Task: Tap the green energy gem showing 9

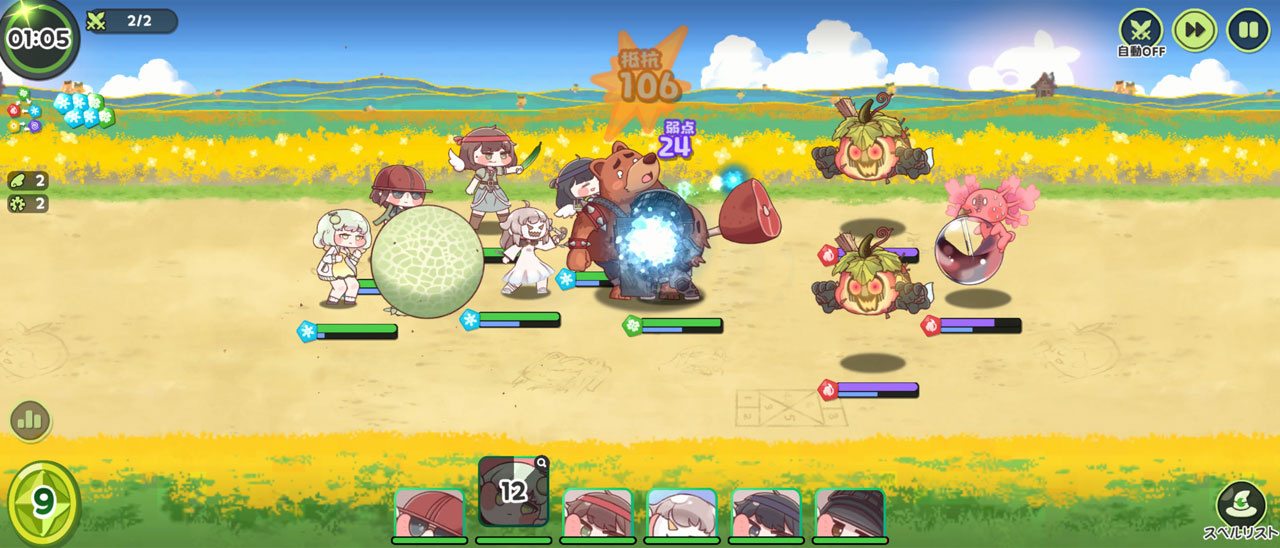Action: [x=43, y=502]
